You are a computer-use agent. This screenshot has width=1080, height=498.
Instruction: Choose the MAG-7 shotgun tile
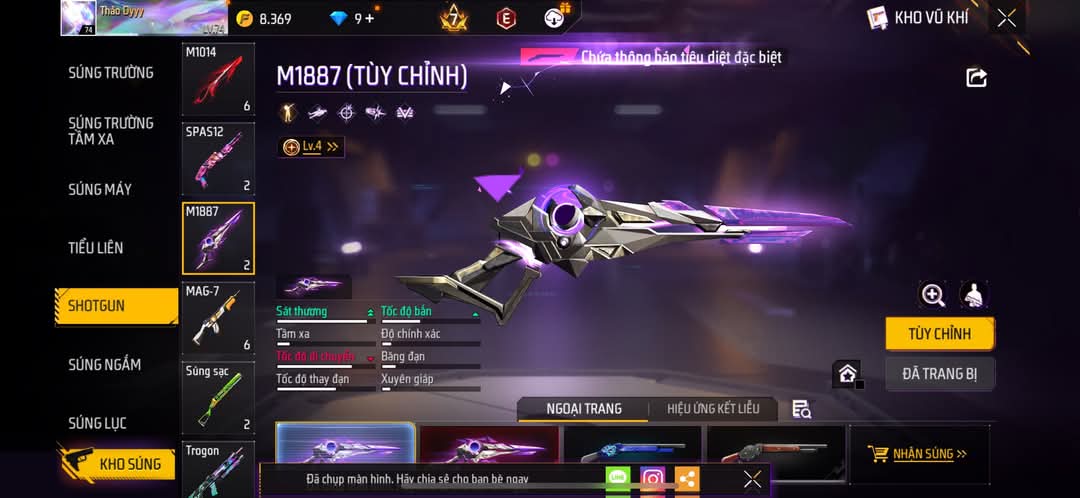pos(218,318)
